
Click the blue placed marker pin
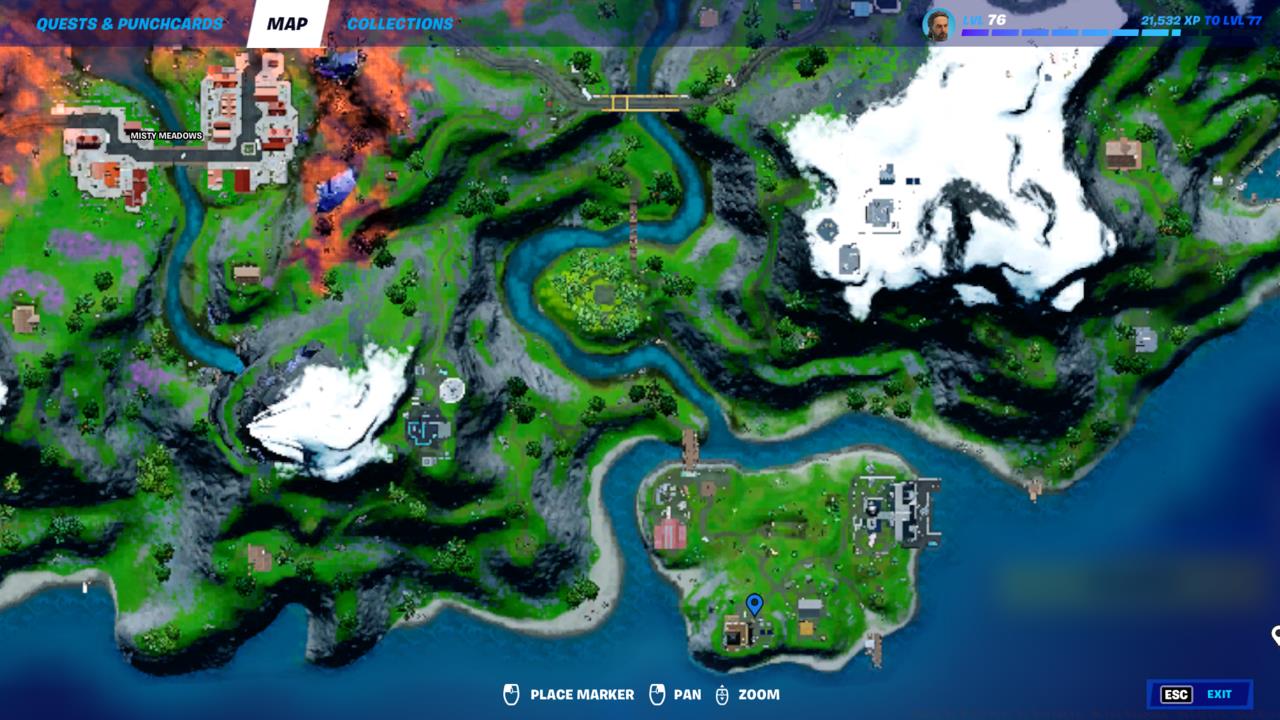[x=756, y=602]
